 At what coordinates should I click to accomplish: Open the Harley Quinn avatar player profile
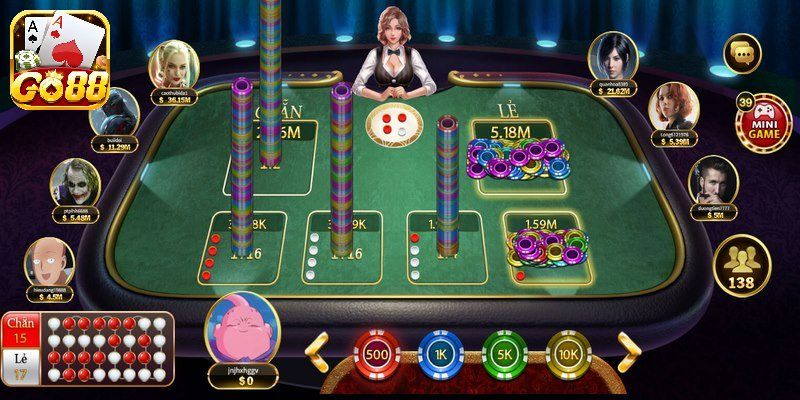click(174, 66)
